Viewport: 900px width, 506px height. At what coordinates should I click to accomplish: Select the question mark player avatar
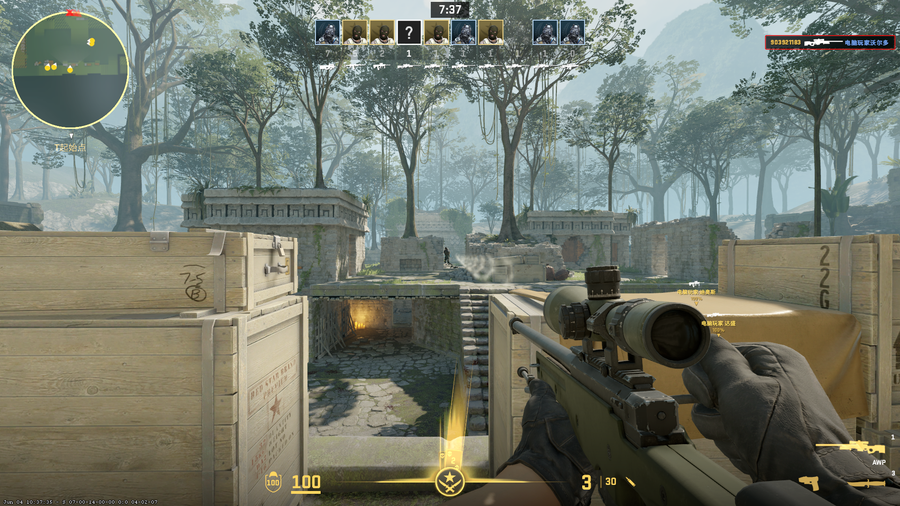pyautogui.click(x=408, y=32)
